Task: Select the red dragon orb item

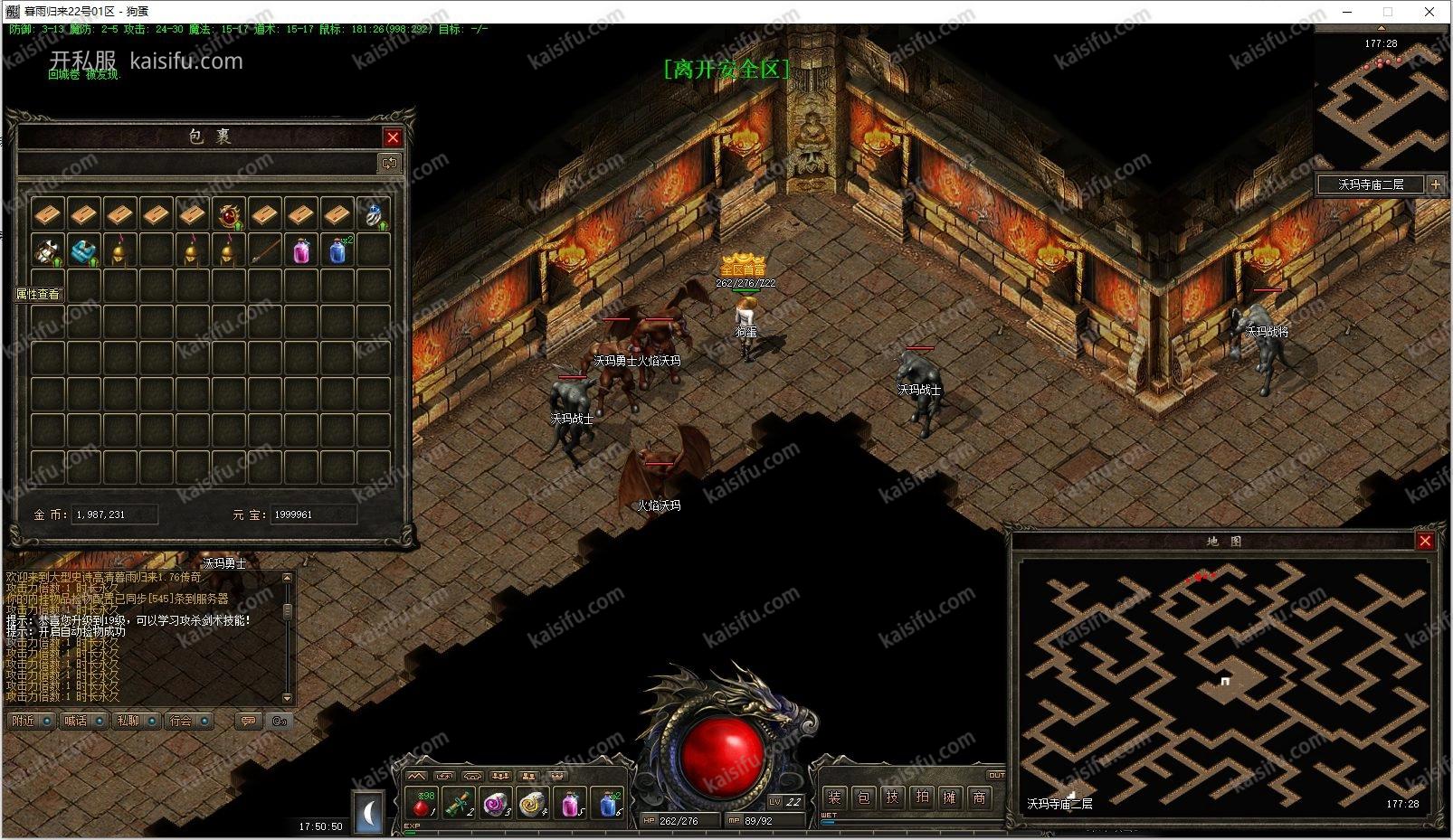Action: click(229, 214)
